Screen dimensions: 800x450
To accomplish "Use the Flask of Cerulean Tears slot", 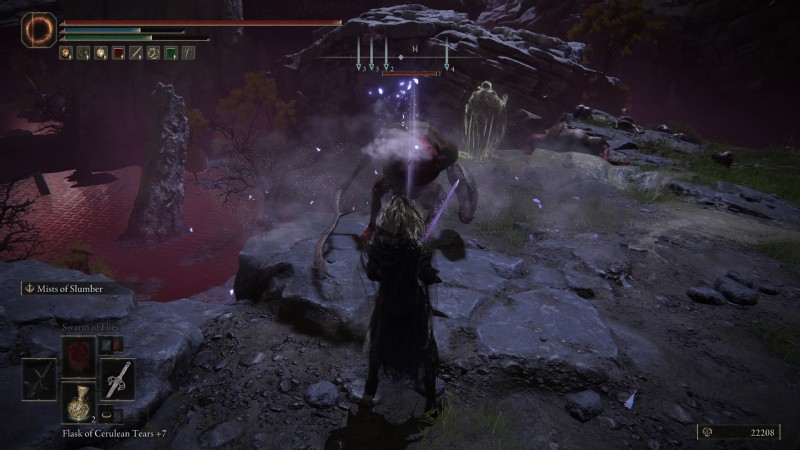I will [x=78, y=404].
